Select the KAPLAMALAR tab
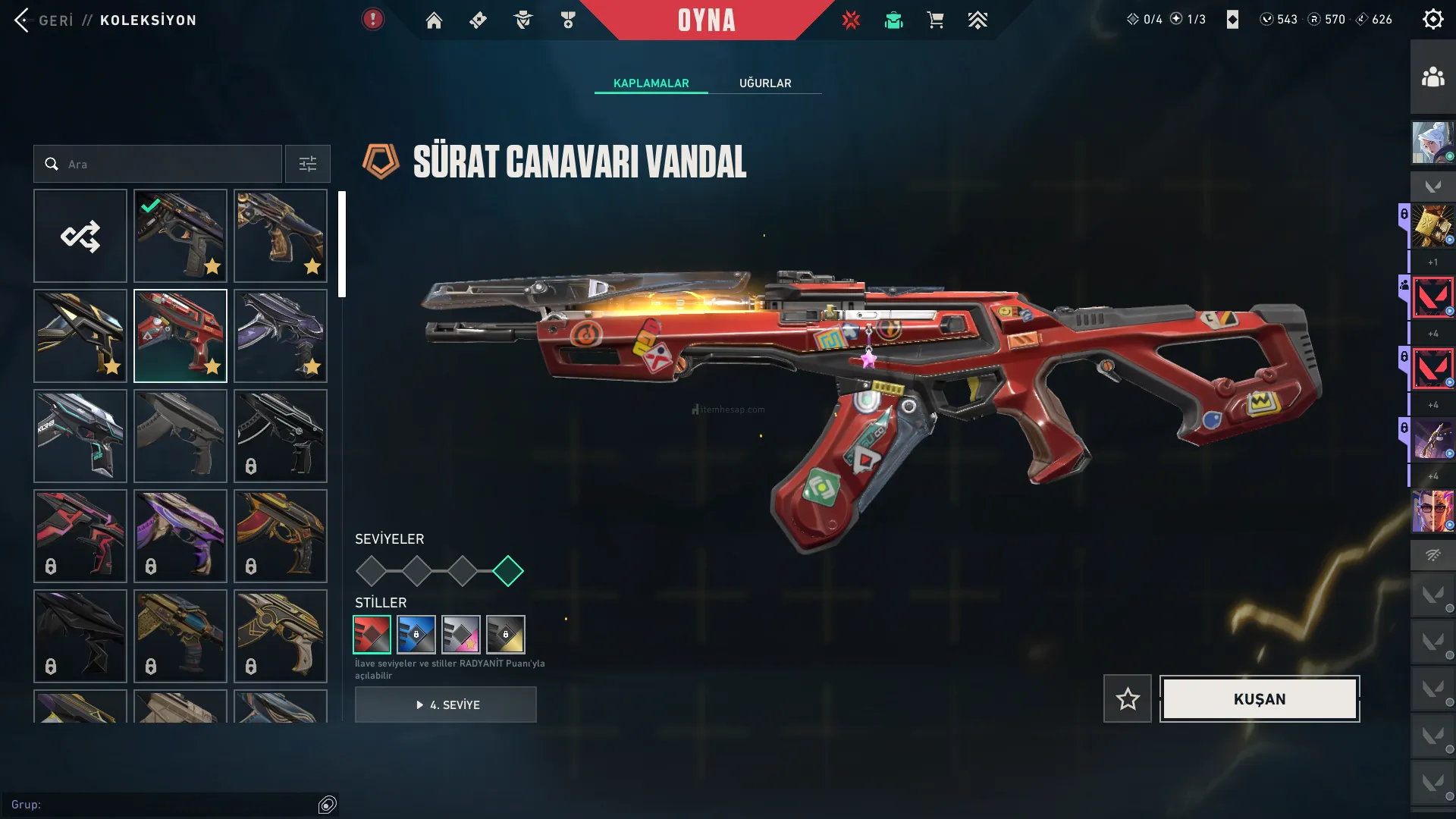The height and width of the screenshot is (819, 1456). point(651,83)
